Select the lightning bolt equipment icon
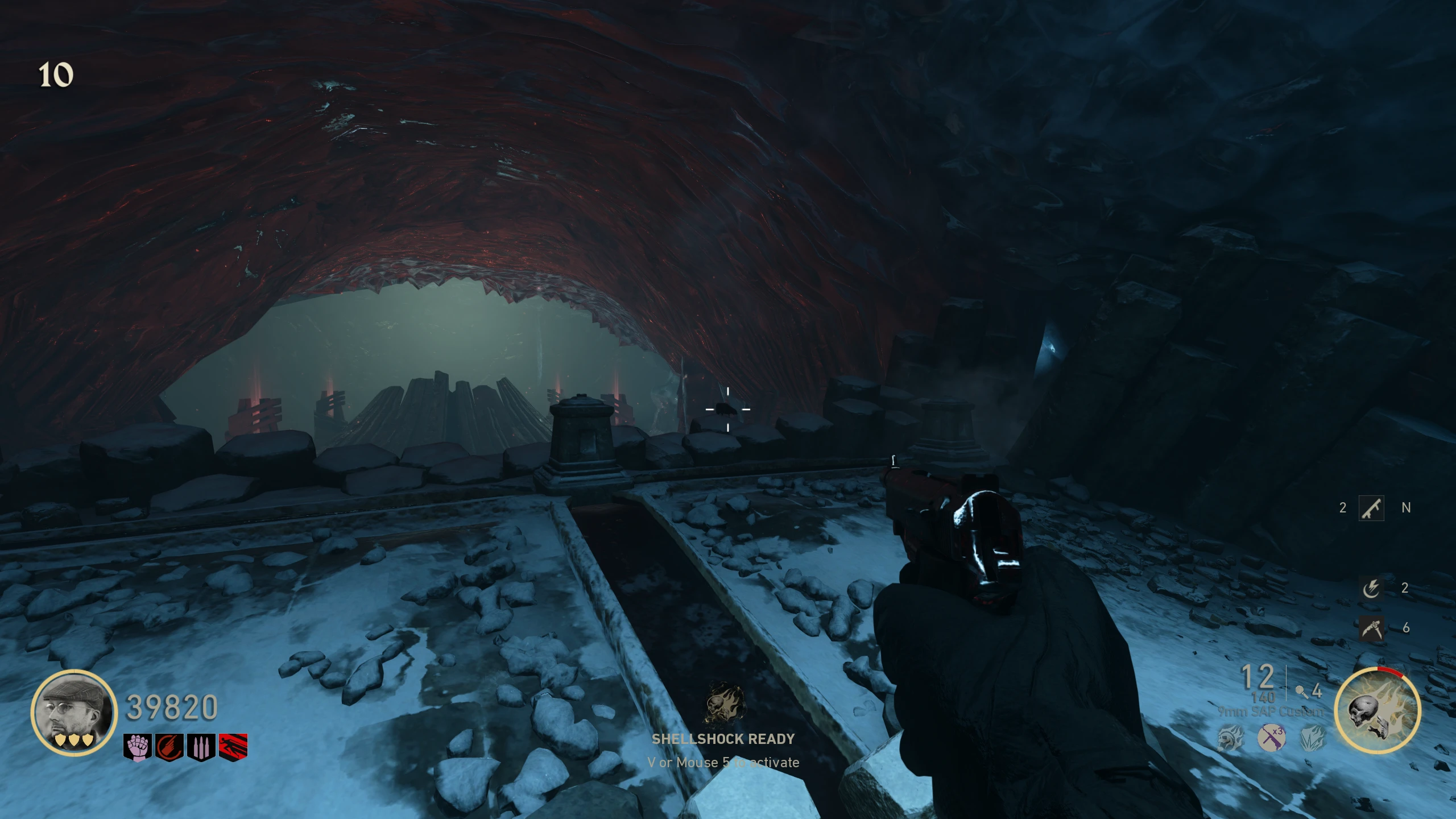The width and height of the screenshot is (1456, 819). [x=1371, y=588]
